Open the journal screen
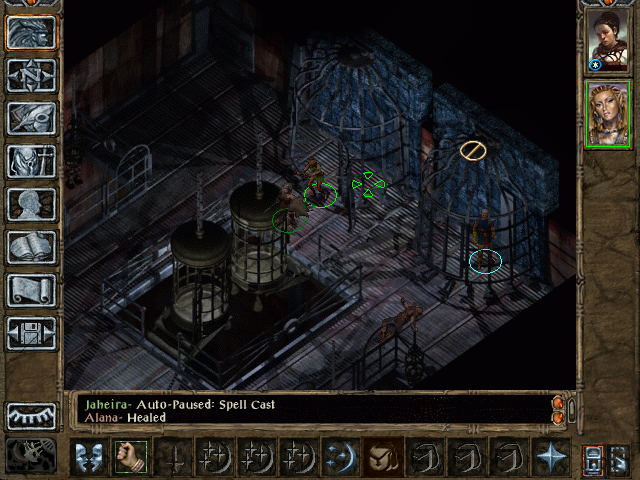Viewport: 640px width, 480px height. point(31,118)
